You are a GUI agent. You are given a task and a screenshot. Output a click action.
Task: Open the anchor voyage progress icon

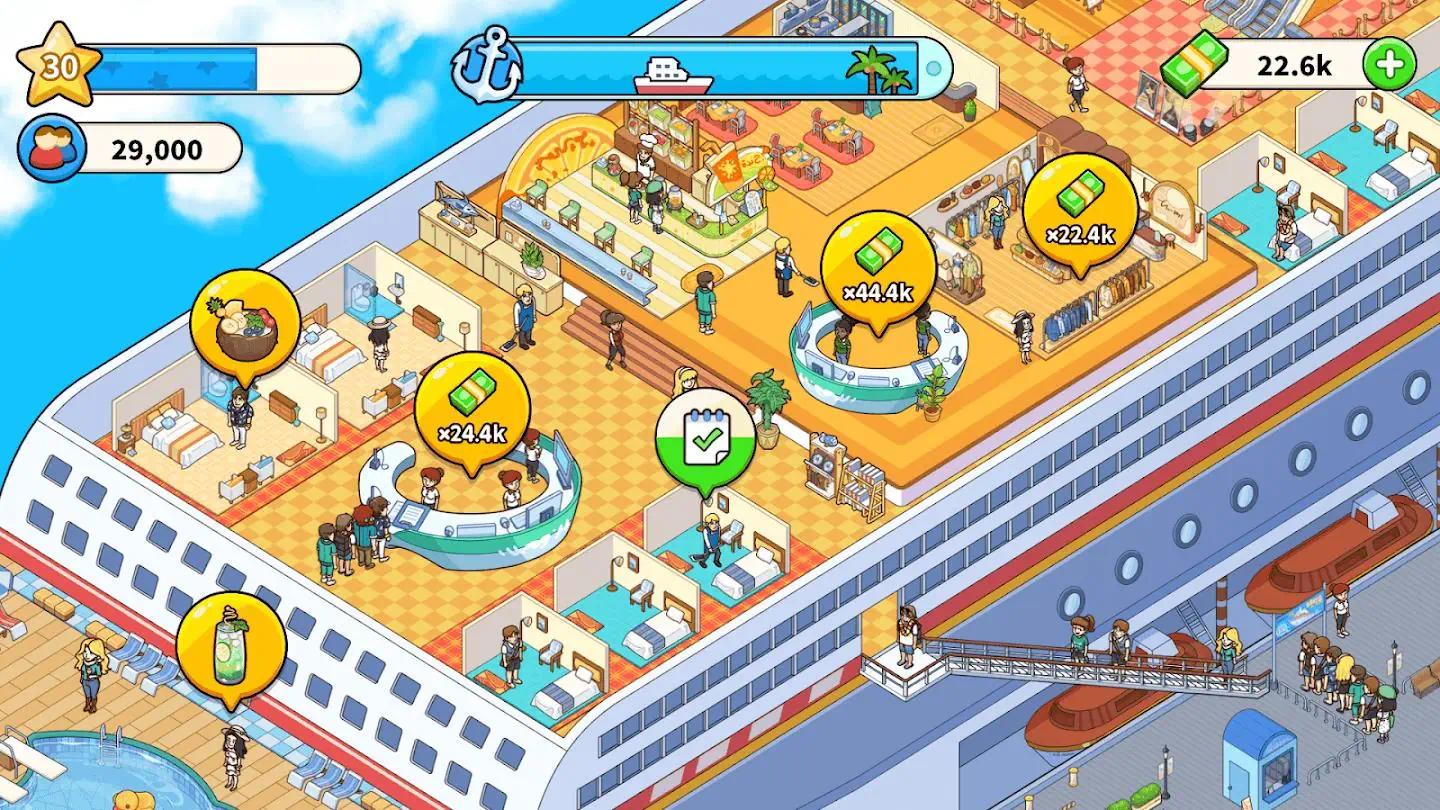tap(486, 66)
